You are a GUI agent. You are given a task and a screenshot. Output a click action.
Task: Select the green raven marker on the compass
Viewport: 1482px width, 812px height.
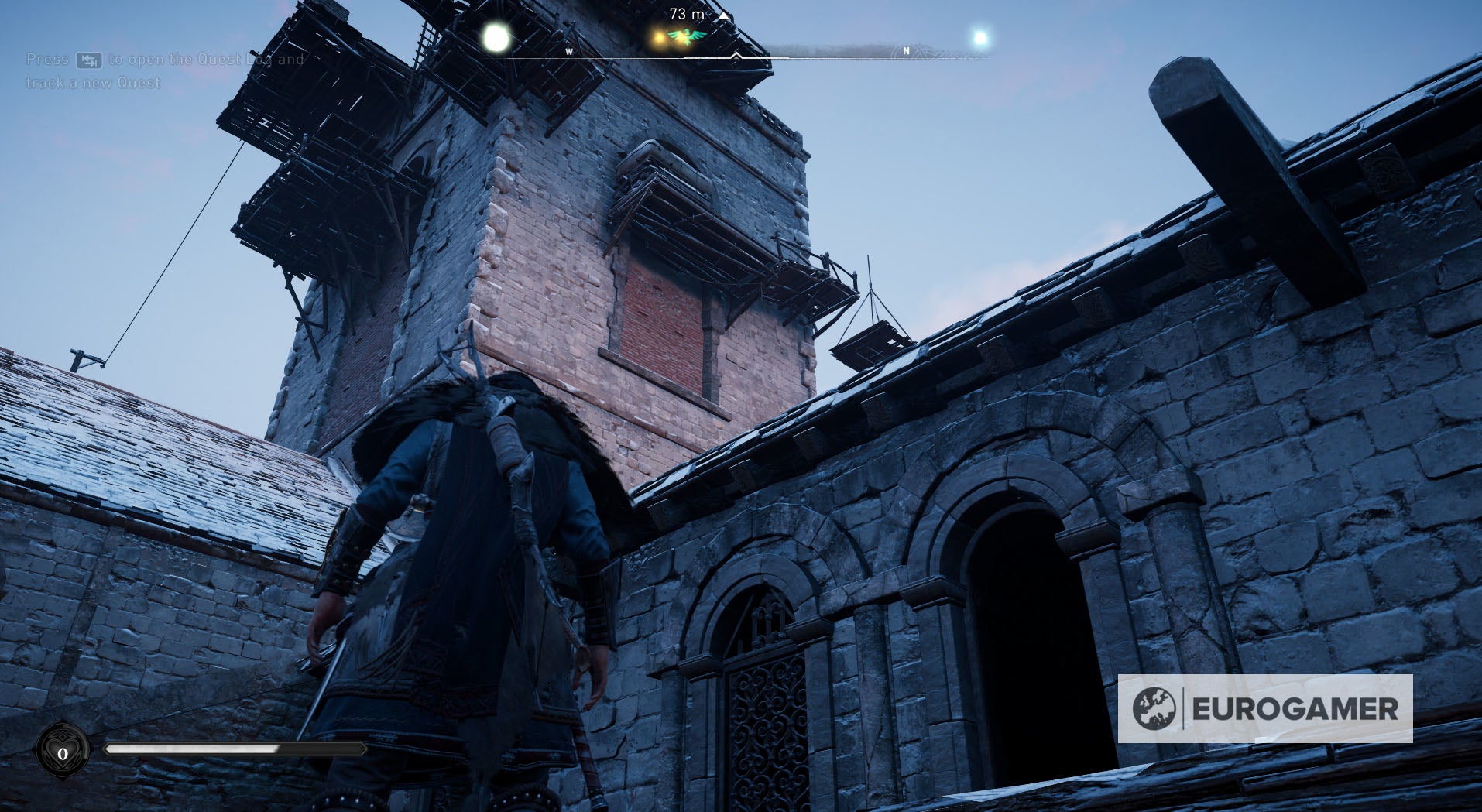687,36
